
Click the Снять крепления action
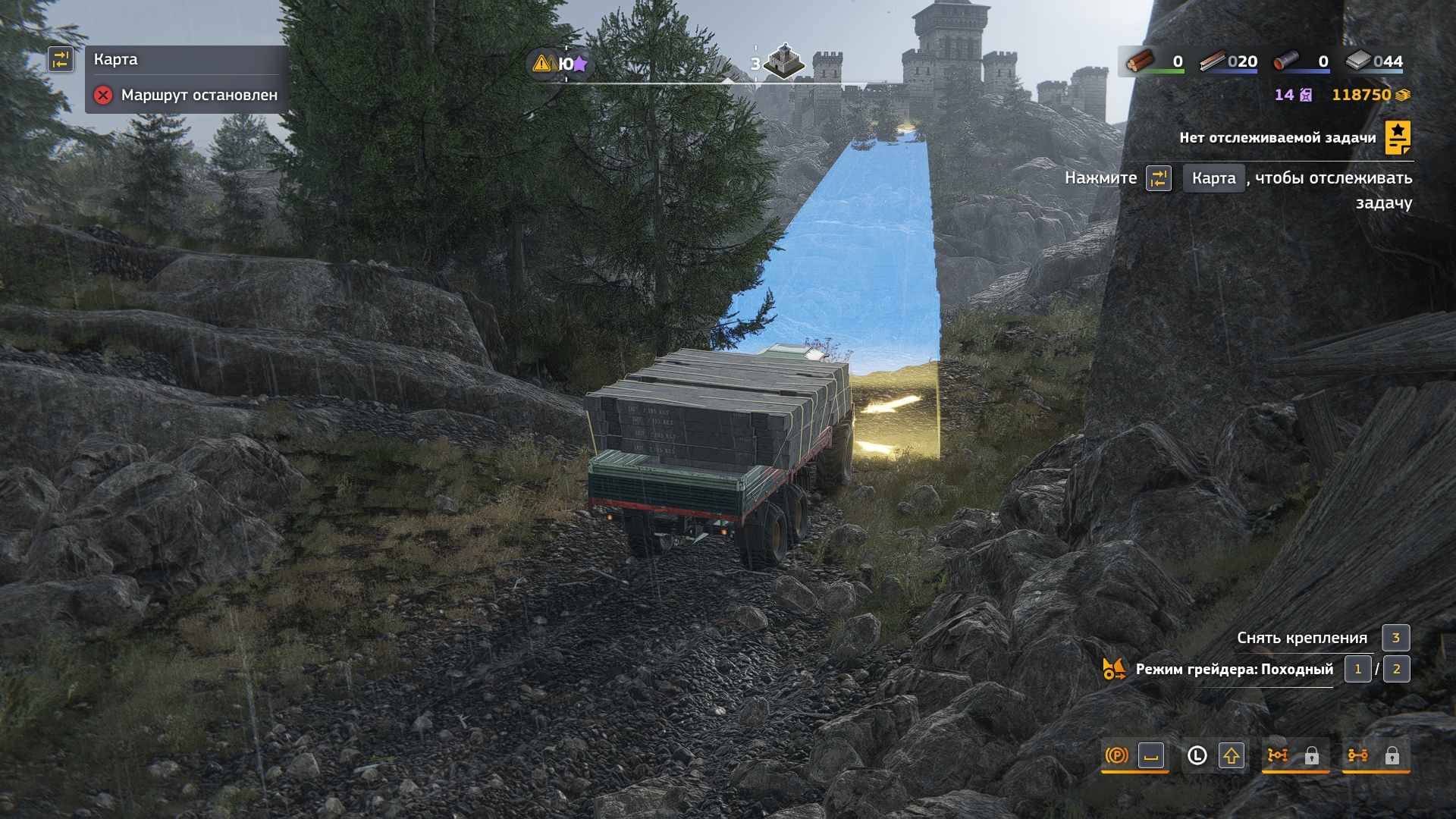(1302, 638)
